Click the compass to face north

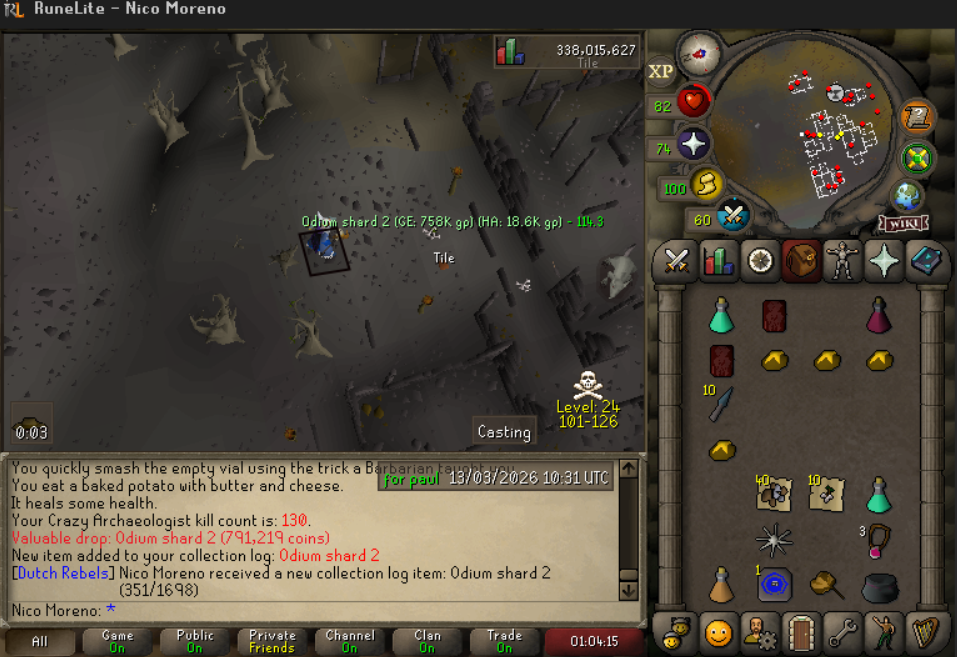[x=699, y=52]
